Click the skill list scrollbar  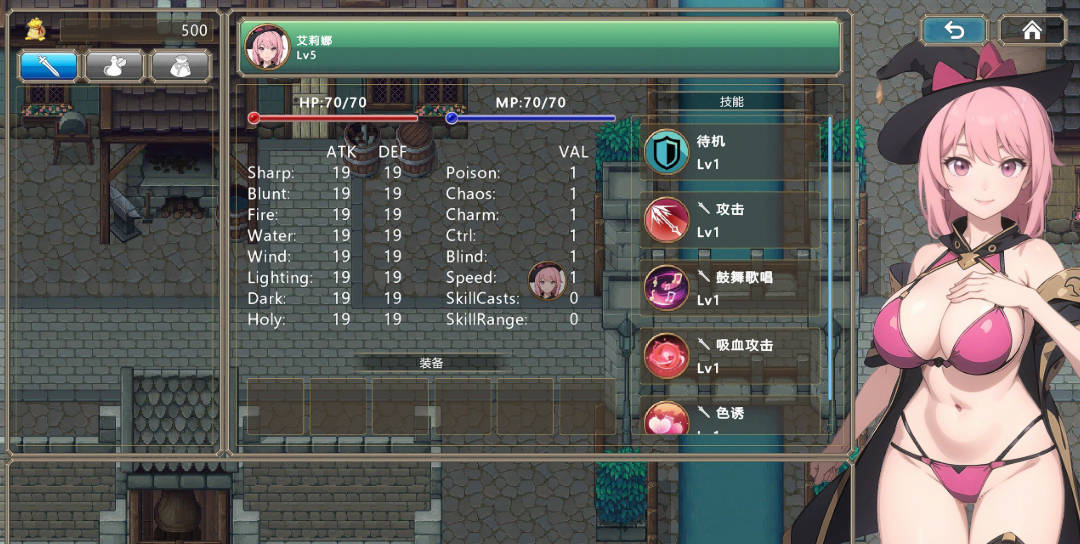click(829, 260)
